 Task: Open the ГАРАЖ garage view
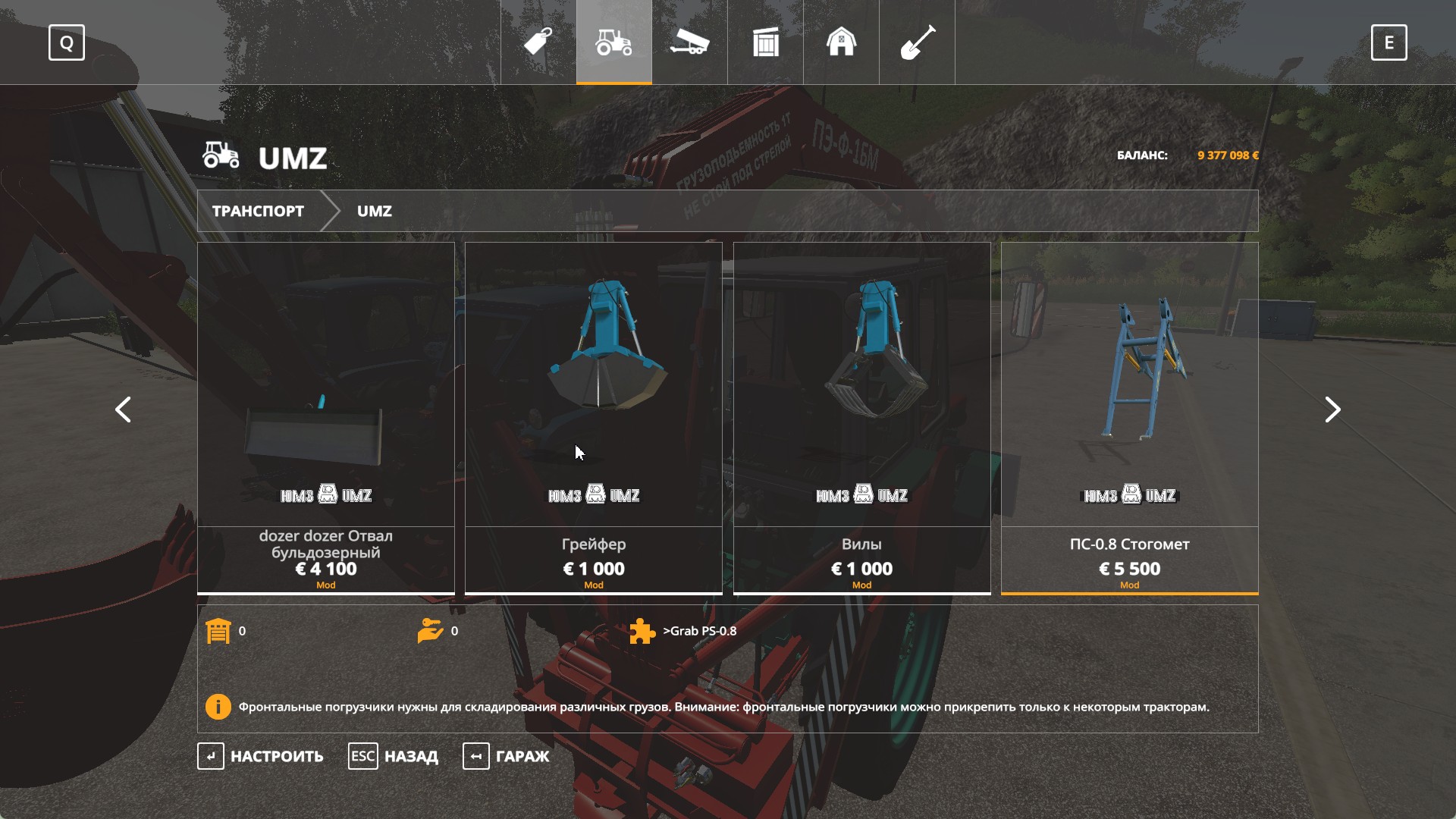pos(507,756)
